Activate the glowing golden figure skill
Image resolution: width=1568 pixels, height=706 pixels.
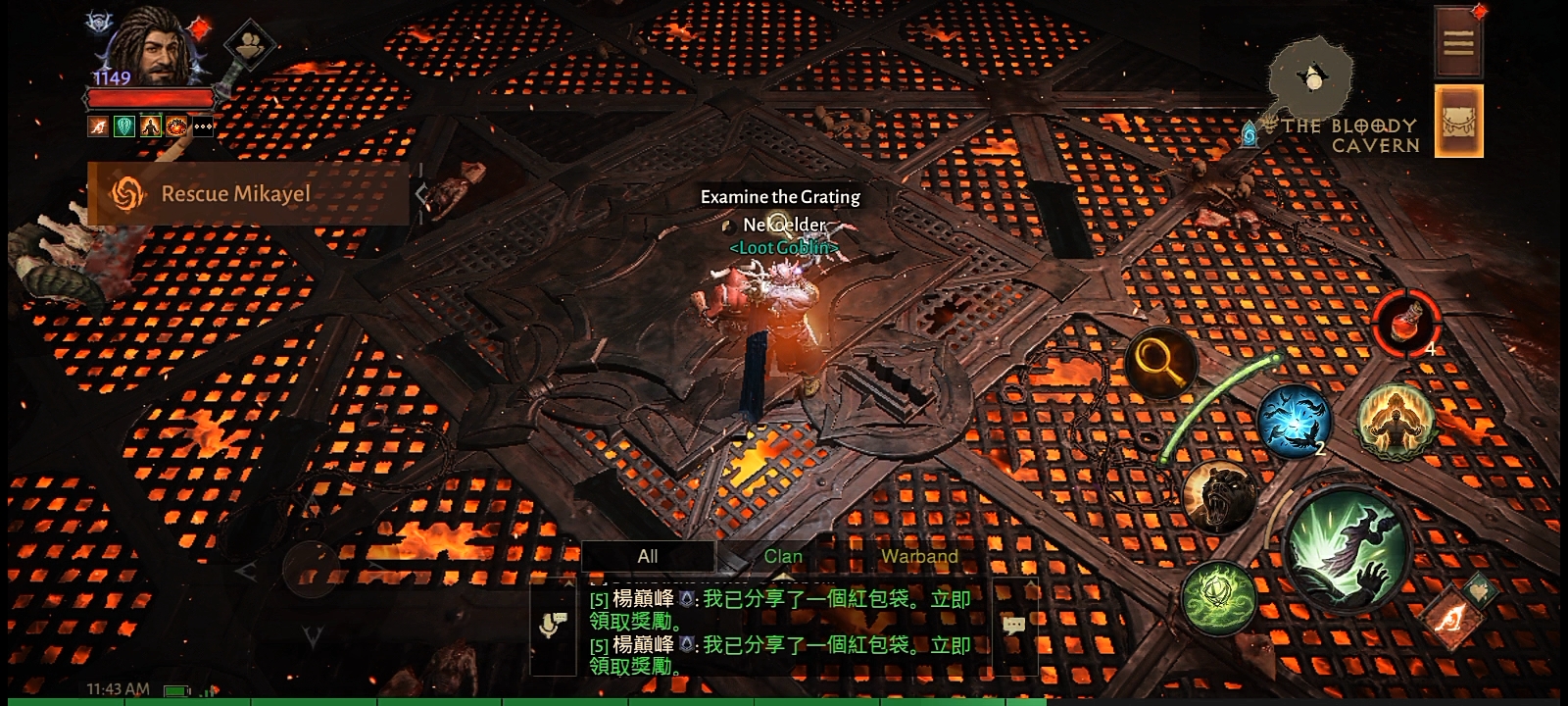[x=1396, y=420]
